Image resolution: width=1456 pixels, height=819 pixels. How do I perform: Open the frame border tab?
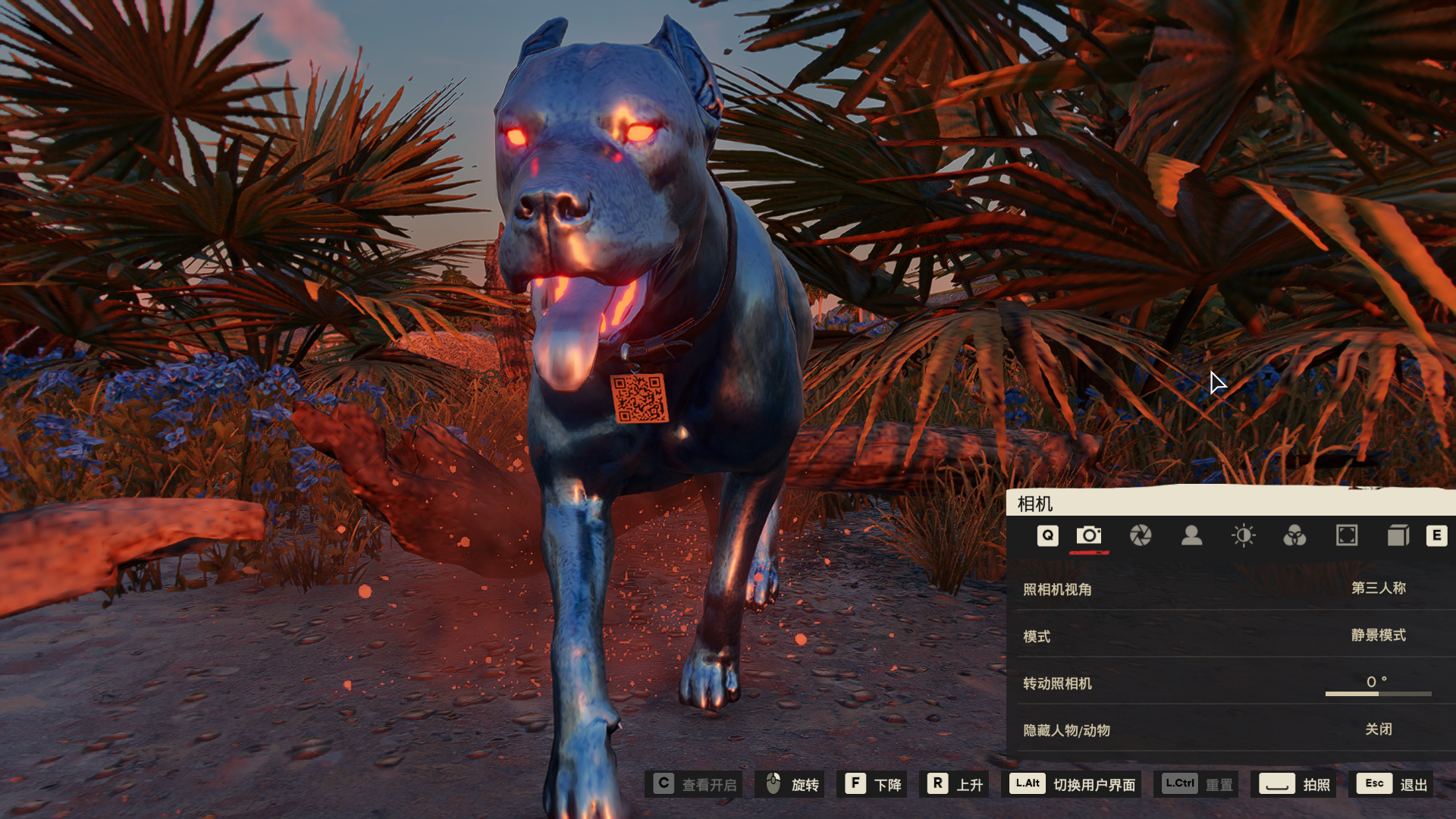[x=1347, y=535]
